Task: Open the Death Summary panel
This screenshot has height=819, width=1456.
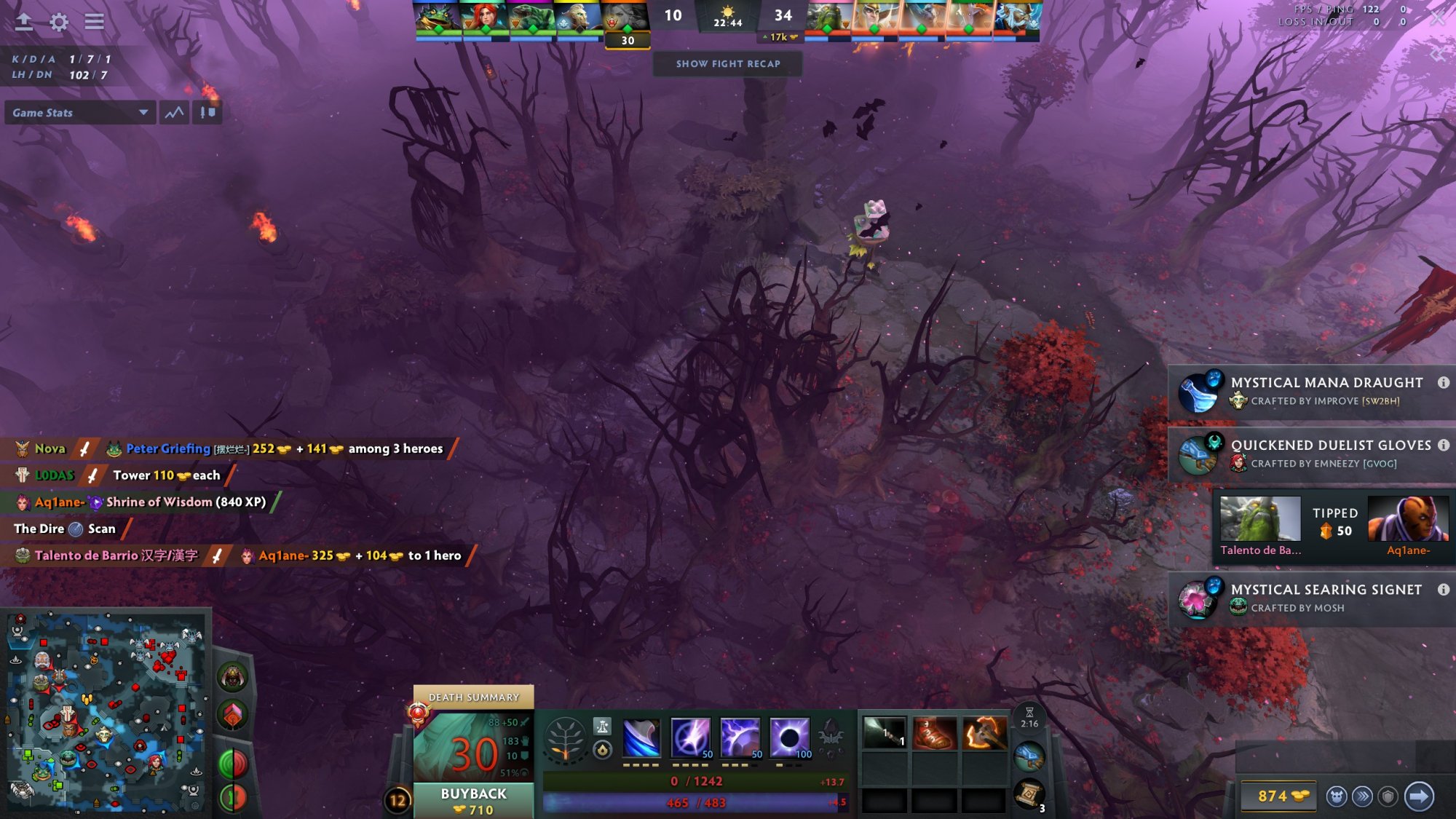Action: (473, 697)
